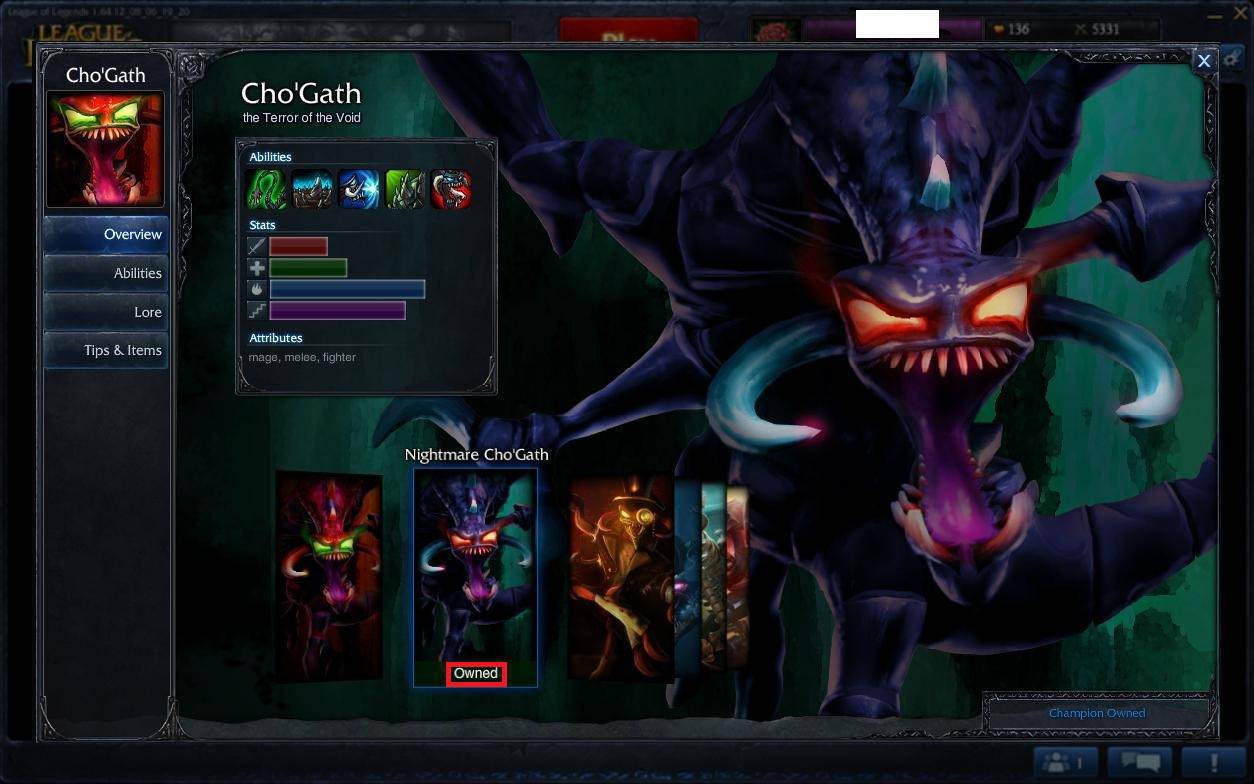The image size is (1254, 784).
Task: Switch to the Overview tab
Action: pos(106,234)
